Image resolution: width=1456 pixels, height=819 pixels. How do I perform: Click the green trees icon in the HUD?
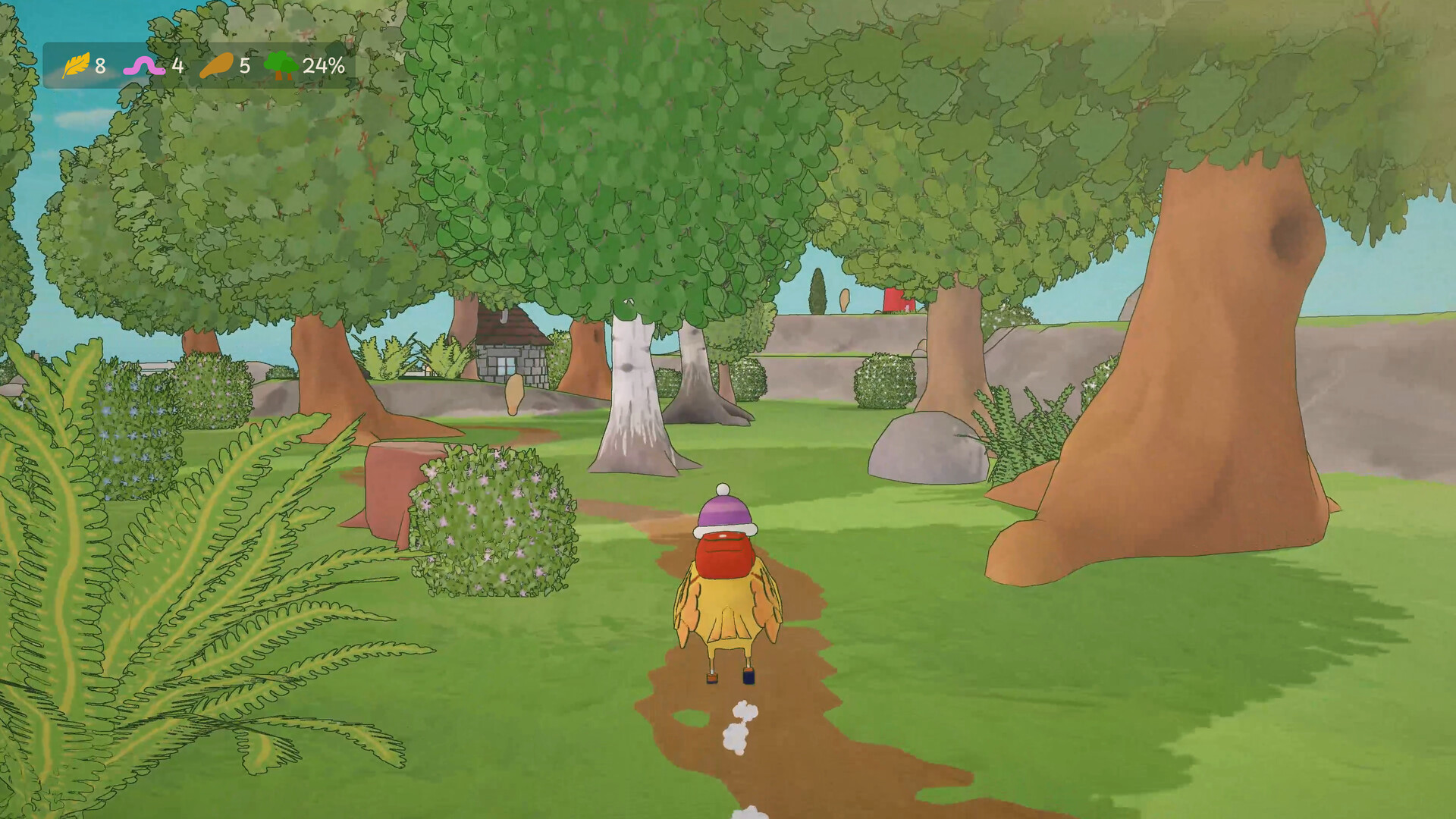pyautogui.click(x=281, y=67)
